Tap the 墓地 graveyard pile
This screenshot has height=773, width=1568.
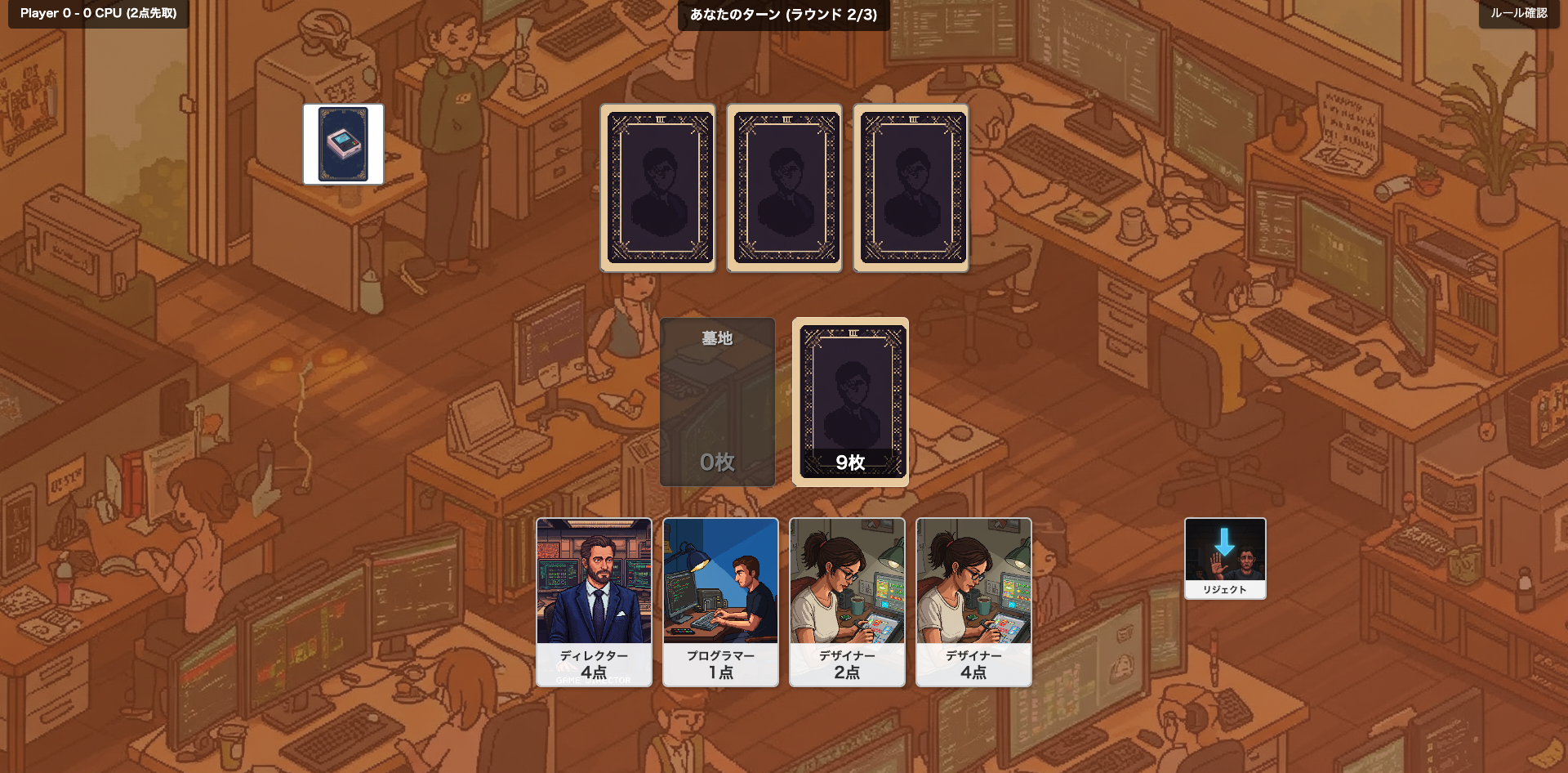pos(716,402)
